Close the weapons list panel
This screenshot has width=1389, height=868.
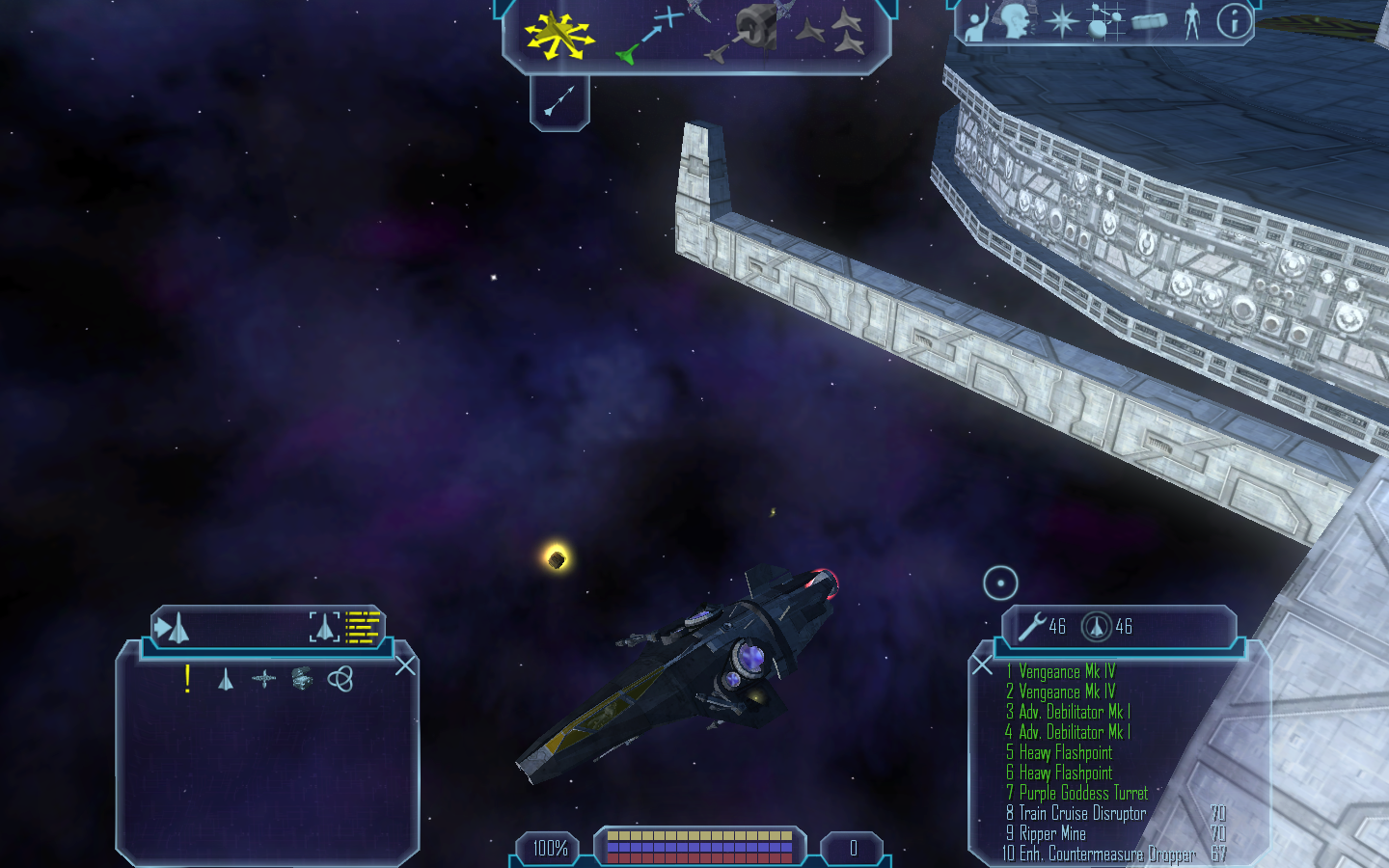pyautogui.click(x=982, y=665)
